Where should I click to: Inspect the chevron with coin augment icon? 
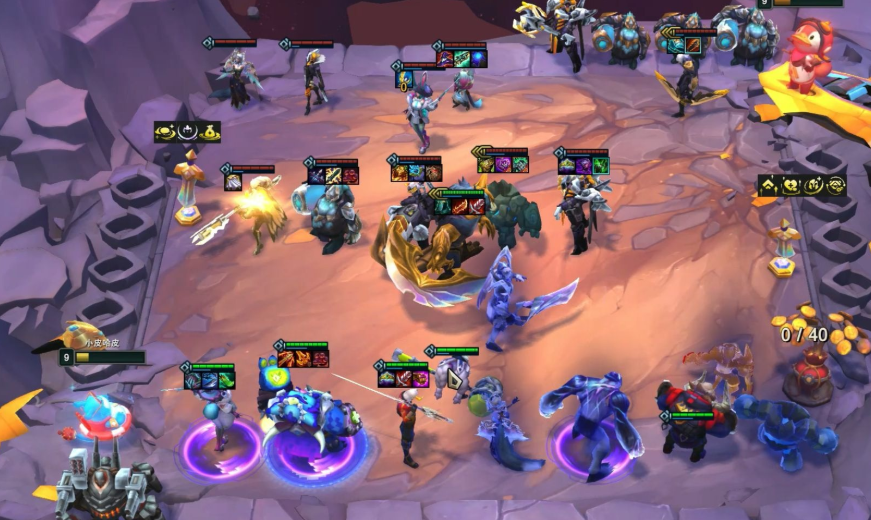tap(835, 185)
